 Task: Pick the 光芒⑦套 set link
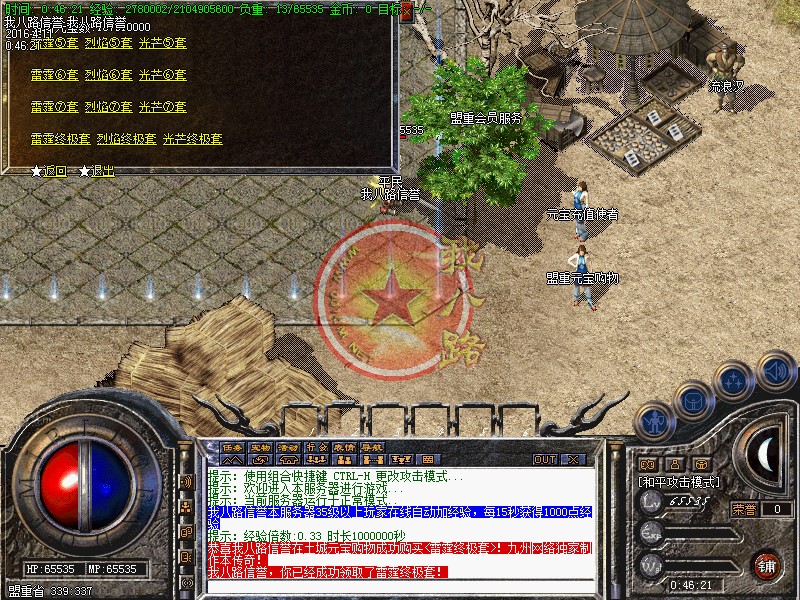(x=162, y=107)
